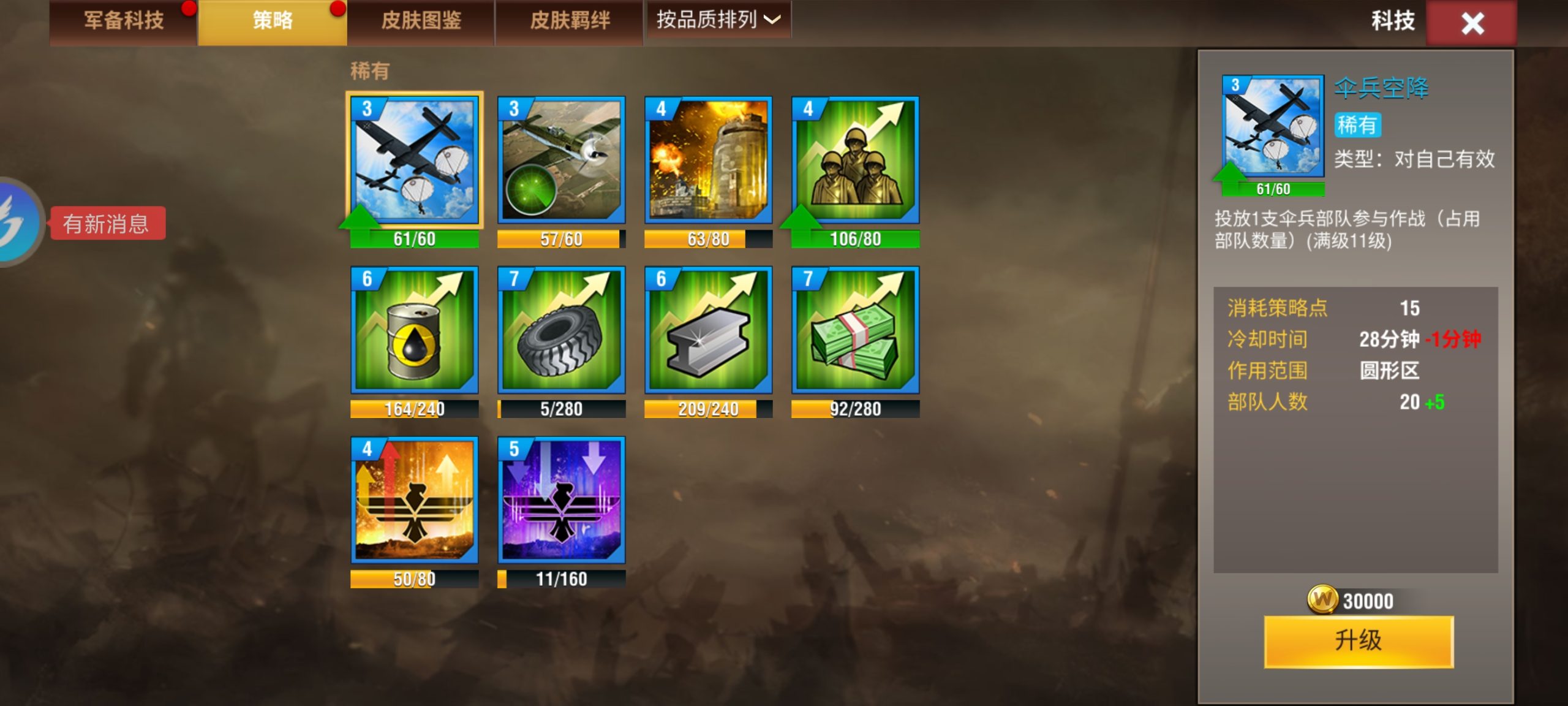Open the 皮肤图鉴 skin gallery tab
Viewport: 1568px width, 706px height.
click(420, 20)
